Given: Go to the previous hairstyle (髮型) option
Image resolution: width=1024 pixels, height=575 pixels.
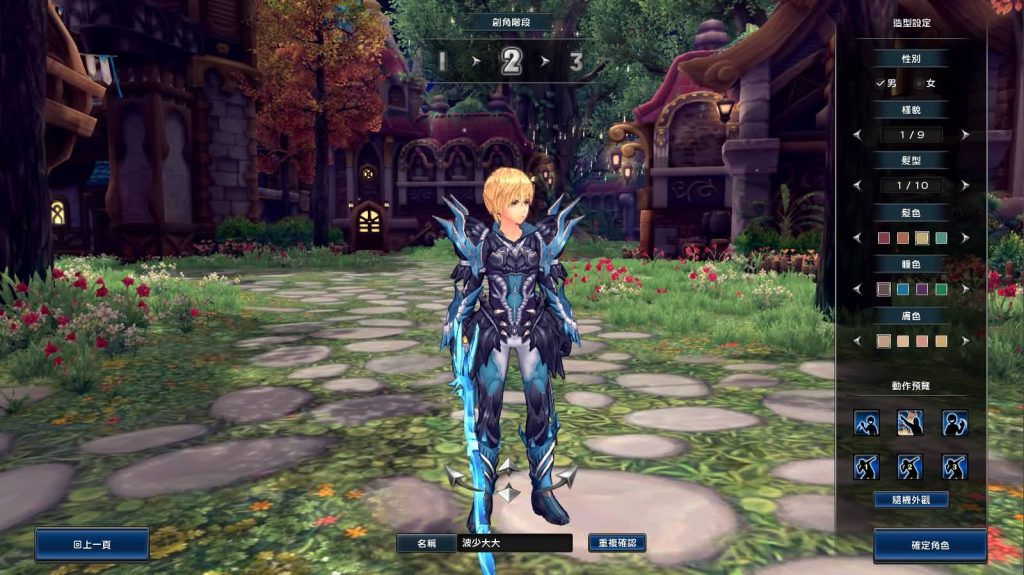Looking at the screenshot, I should [856, 186].
